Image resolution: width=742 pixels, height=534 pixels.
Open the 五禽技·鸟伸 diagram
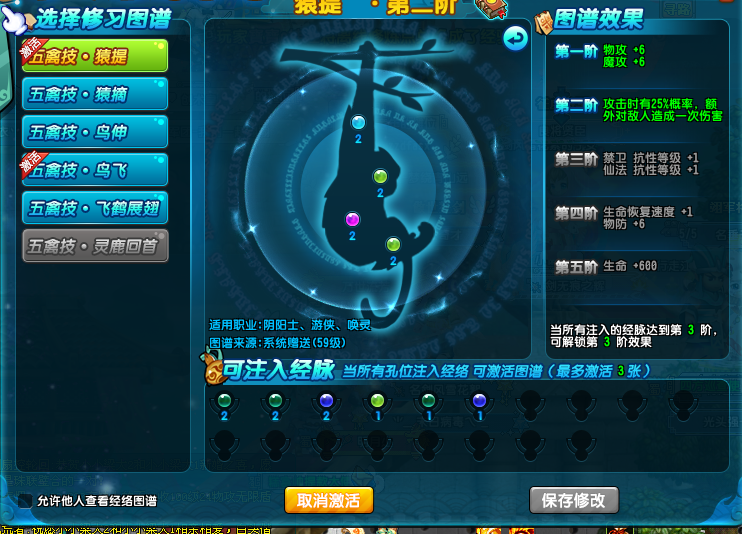94,132
